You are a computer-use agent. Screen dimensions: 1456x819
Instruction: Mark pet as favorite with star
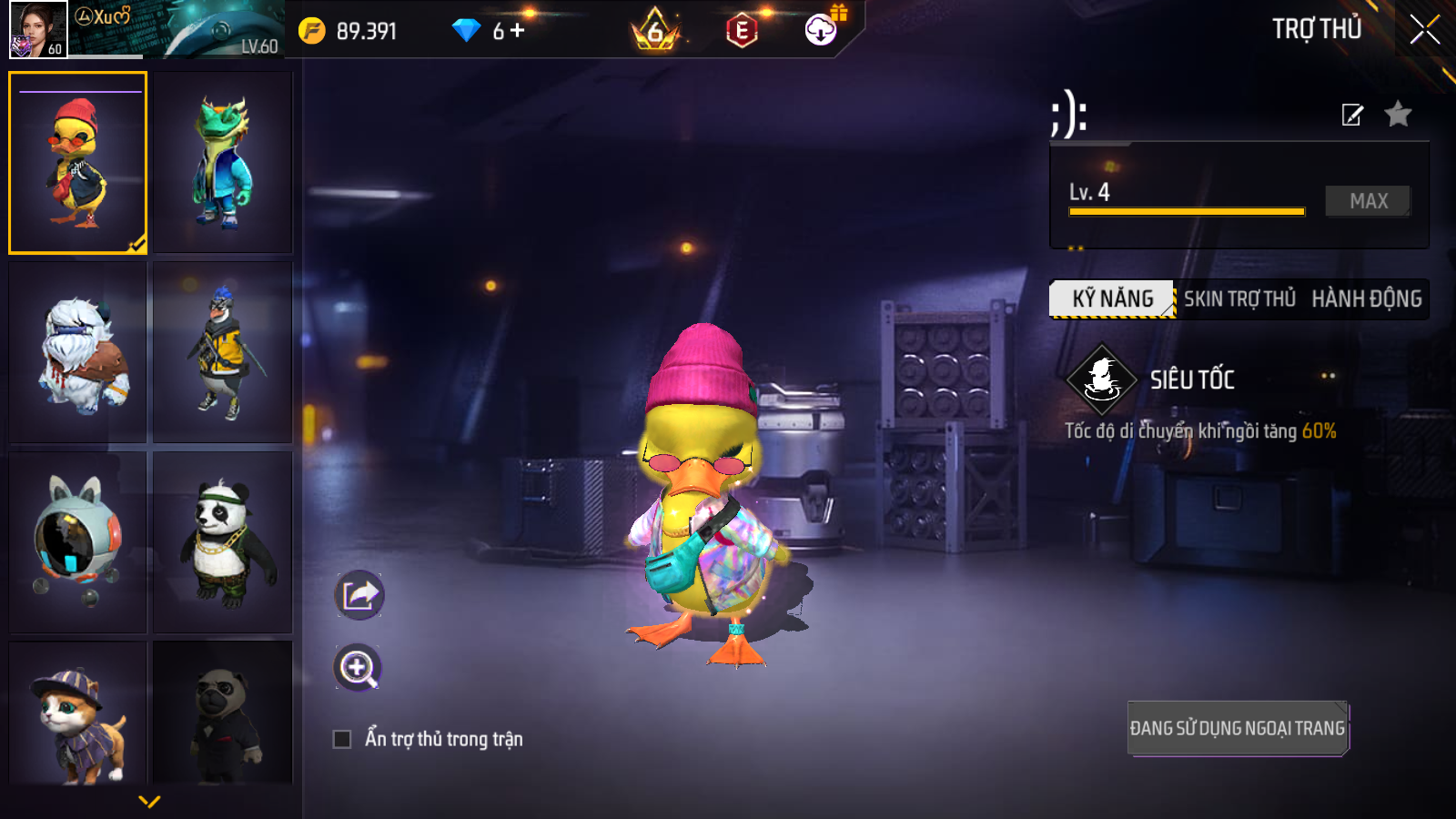click(1398, 115)
